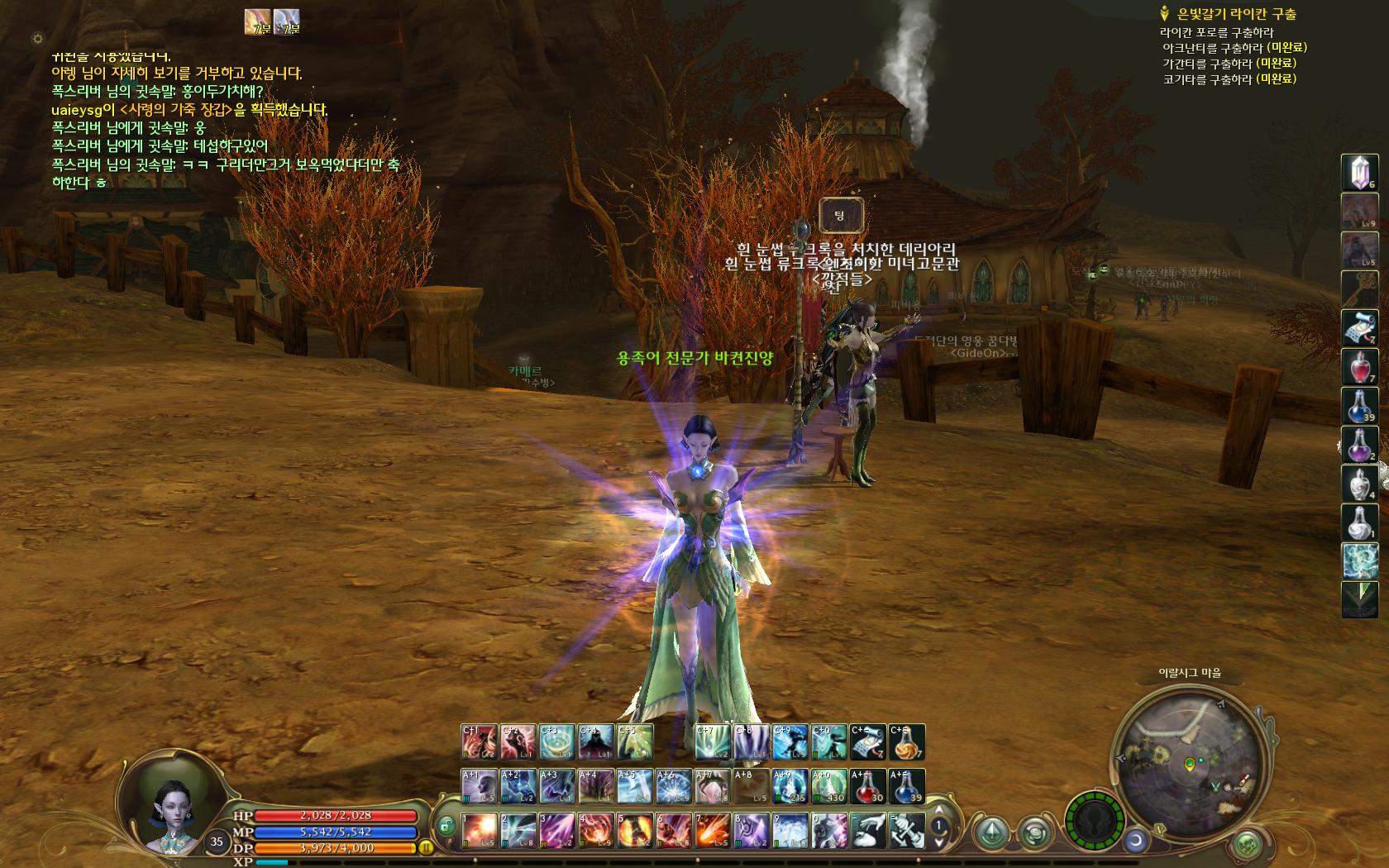
Task: Use the purple potion in the side bar
Action: click(x=1358, y=445)
